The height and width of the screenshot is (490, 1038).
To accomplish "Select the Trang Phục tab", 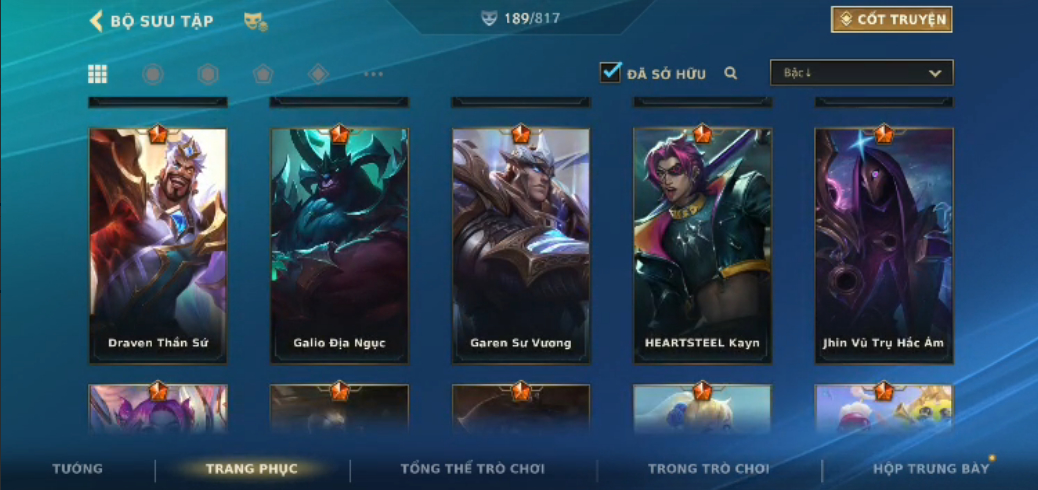I will click(251, 469).
